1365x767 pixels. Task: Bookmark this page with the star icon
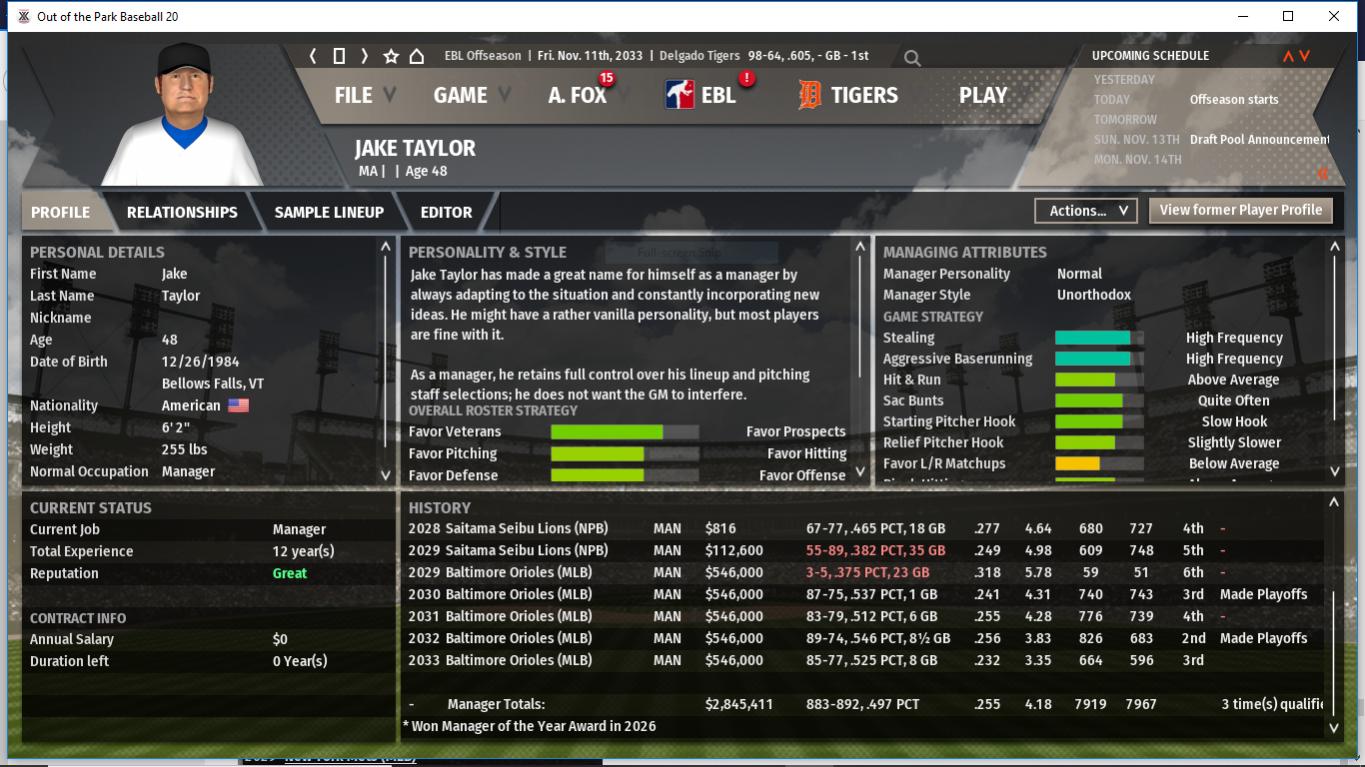point(391,56)
